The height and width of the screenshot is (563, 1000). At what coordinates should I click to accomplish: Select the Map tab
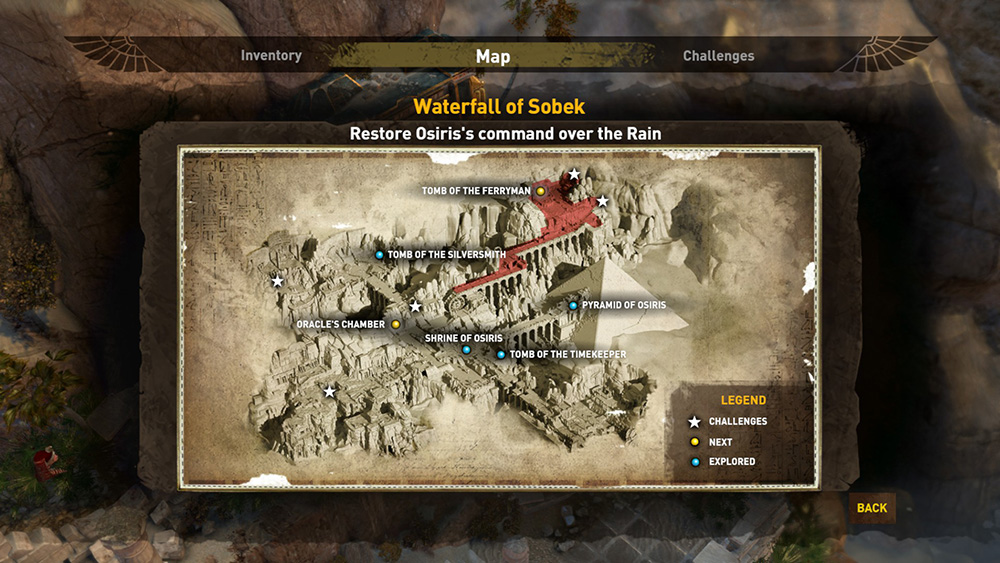pyautogui.click(x=493, y=56)
